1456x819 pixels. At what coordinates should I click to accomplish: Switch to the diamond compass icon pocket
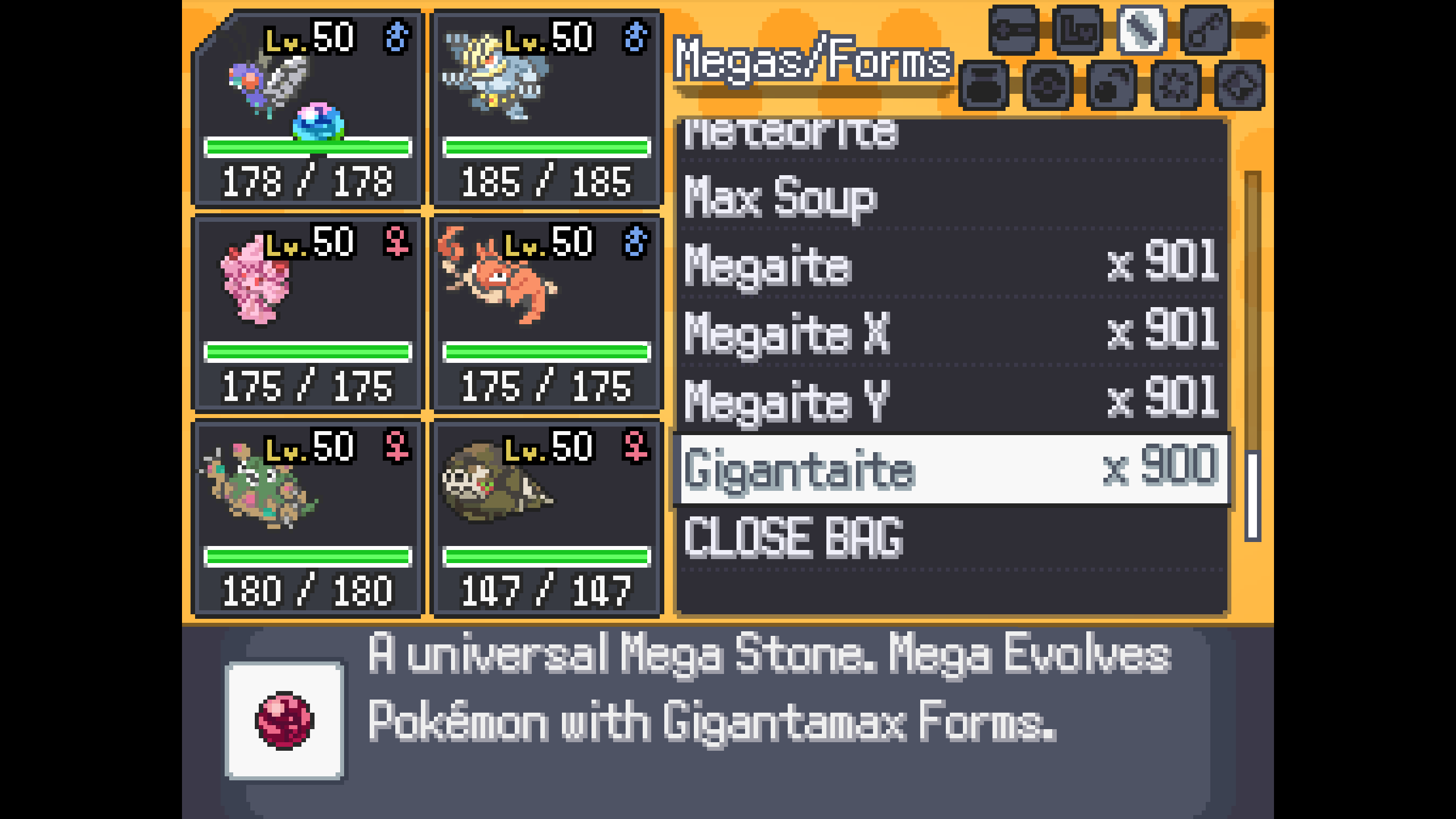(x=1239, y=85)
